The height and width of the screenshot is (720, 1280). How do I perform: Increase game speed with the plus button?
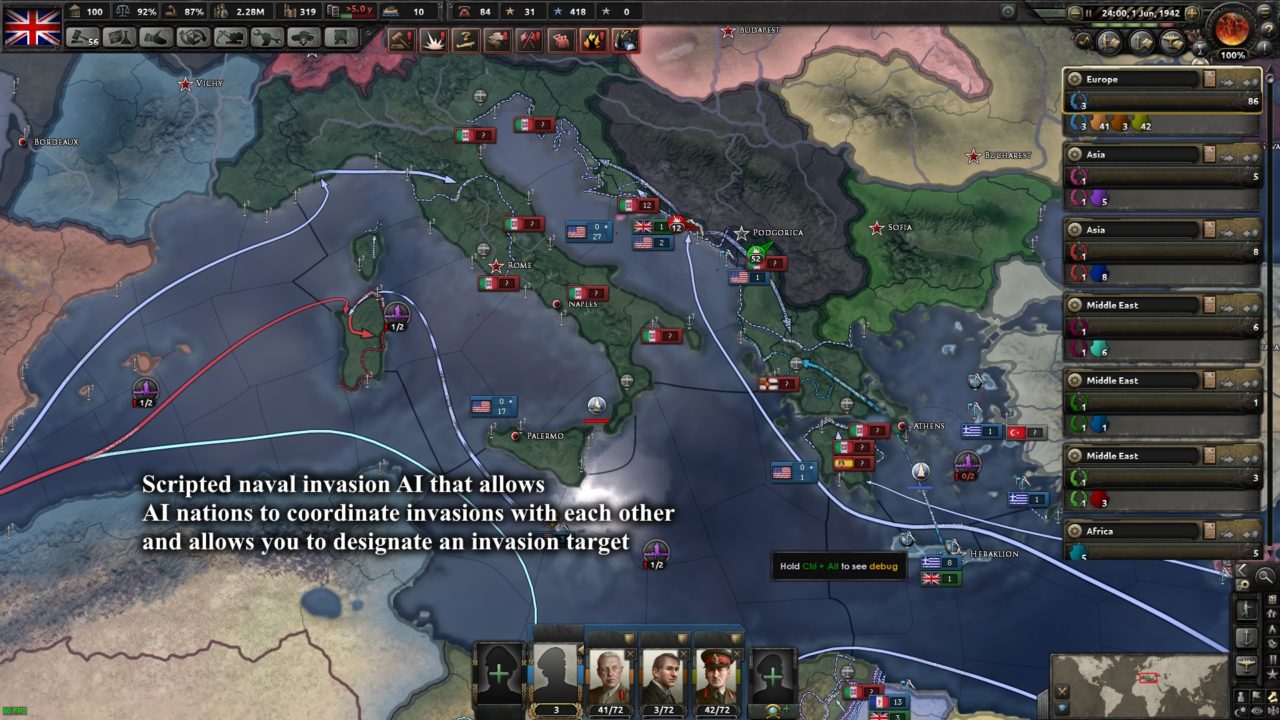(1192, 12)
